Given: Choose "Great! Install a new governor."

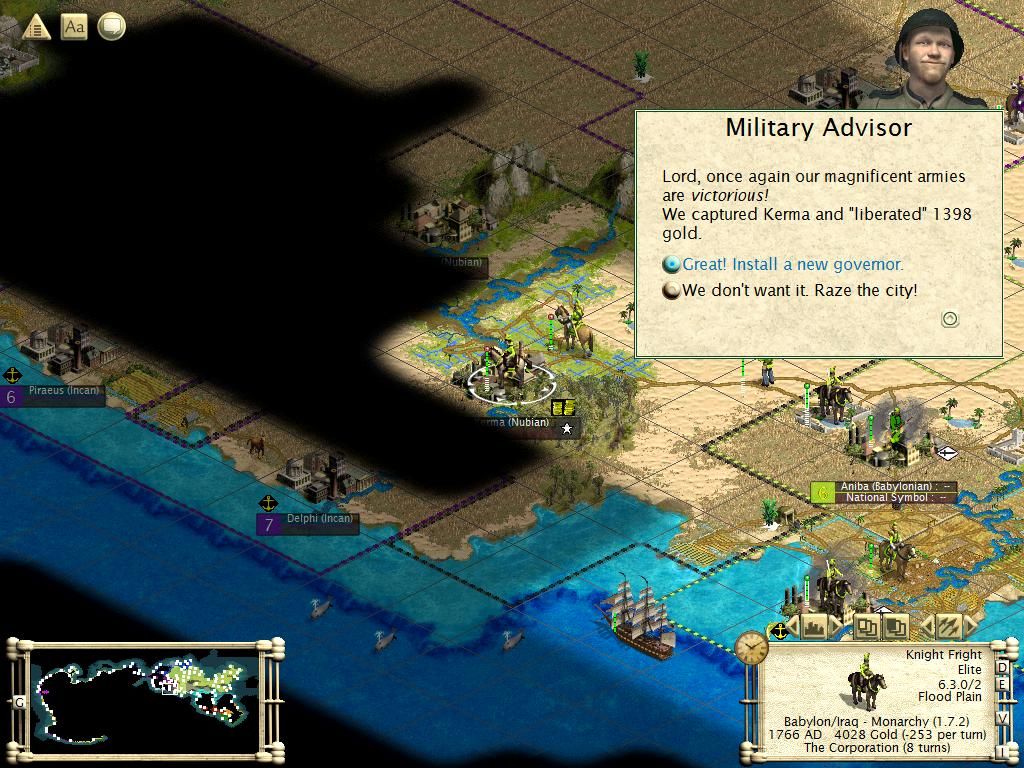Looking at the screenshot, I should coord(792,265).
